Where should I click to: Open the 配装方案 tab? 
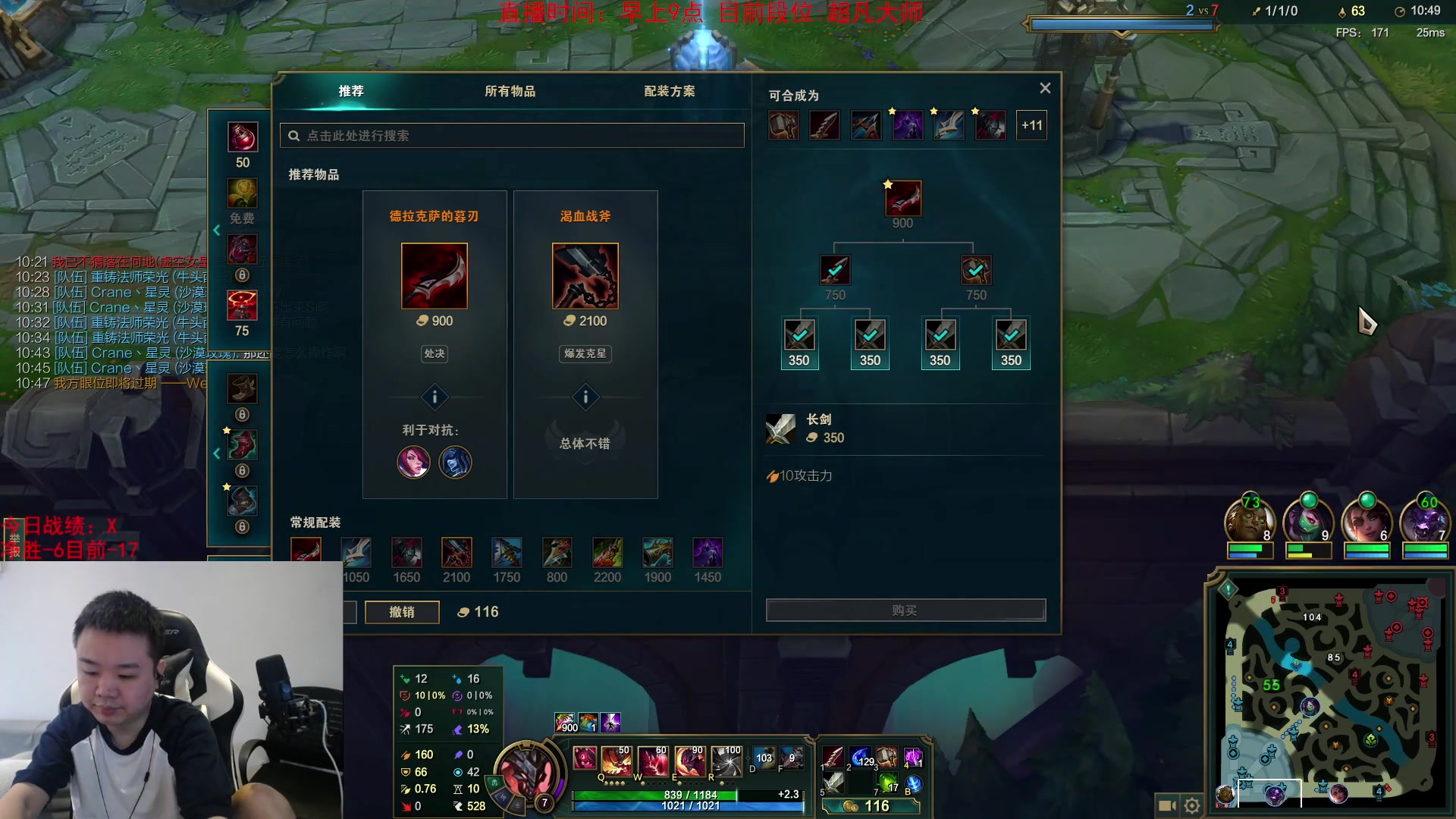pyautogui.click(x=669, y=91)
